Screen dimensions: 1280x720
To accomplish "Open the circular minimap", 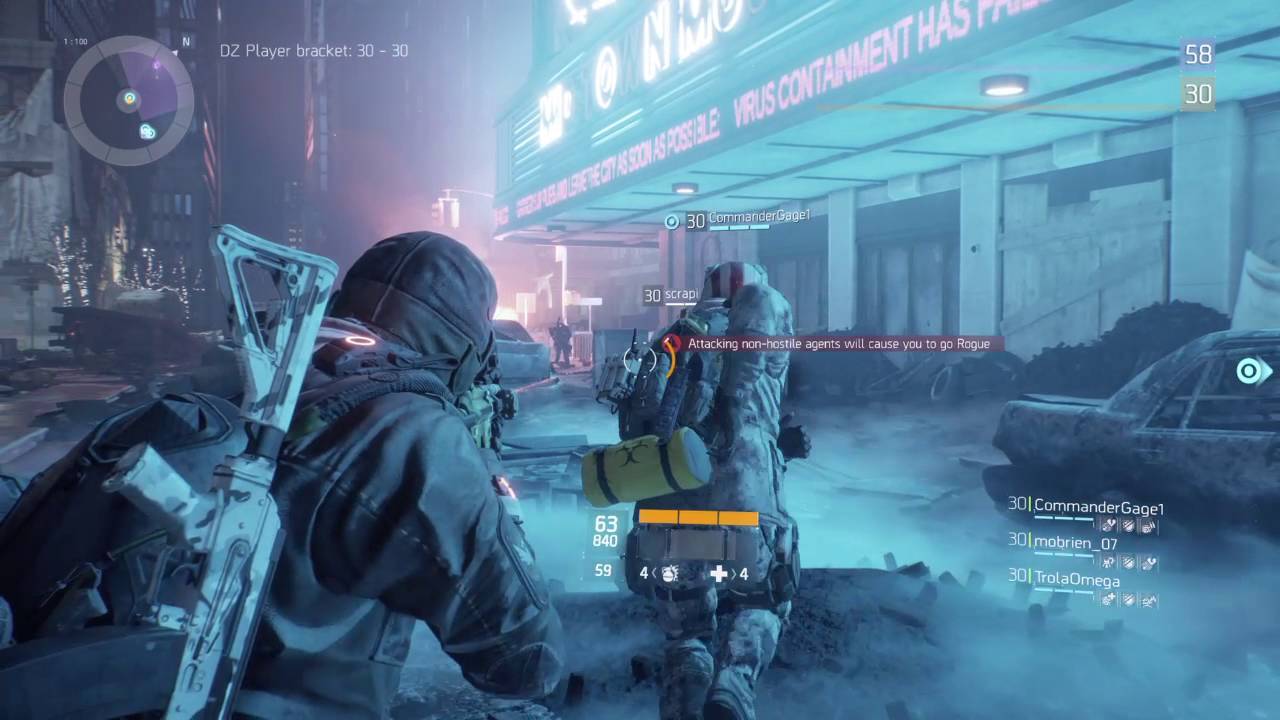I will tap(129, 99).
